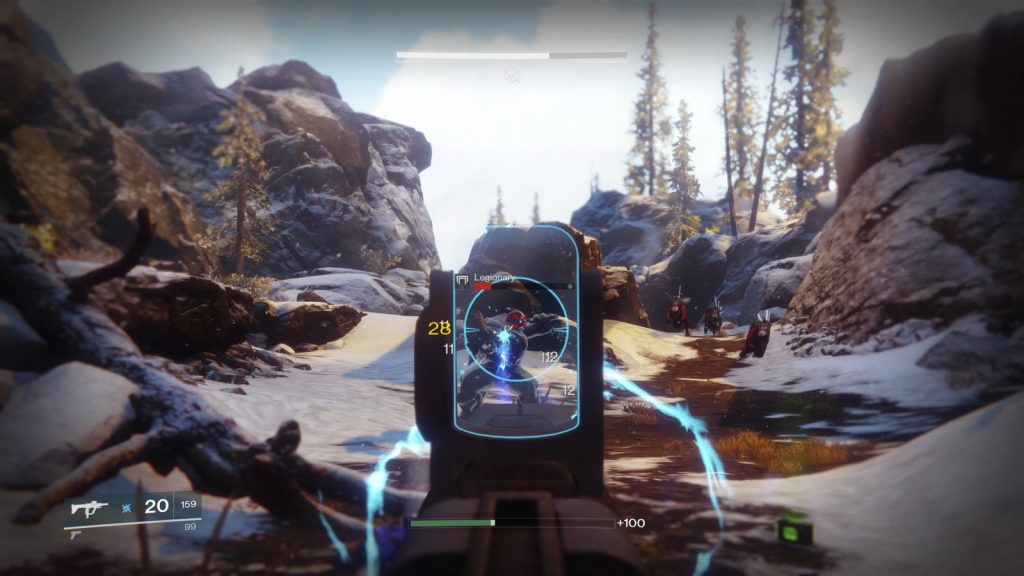This screenshot has height=576, width=1024.
Task: Select the equipped auto rifle weapon icon
Action: pyautogui.click(x=90, y=508)
